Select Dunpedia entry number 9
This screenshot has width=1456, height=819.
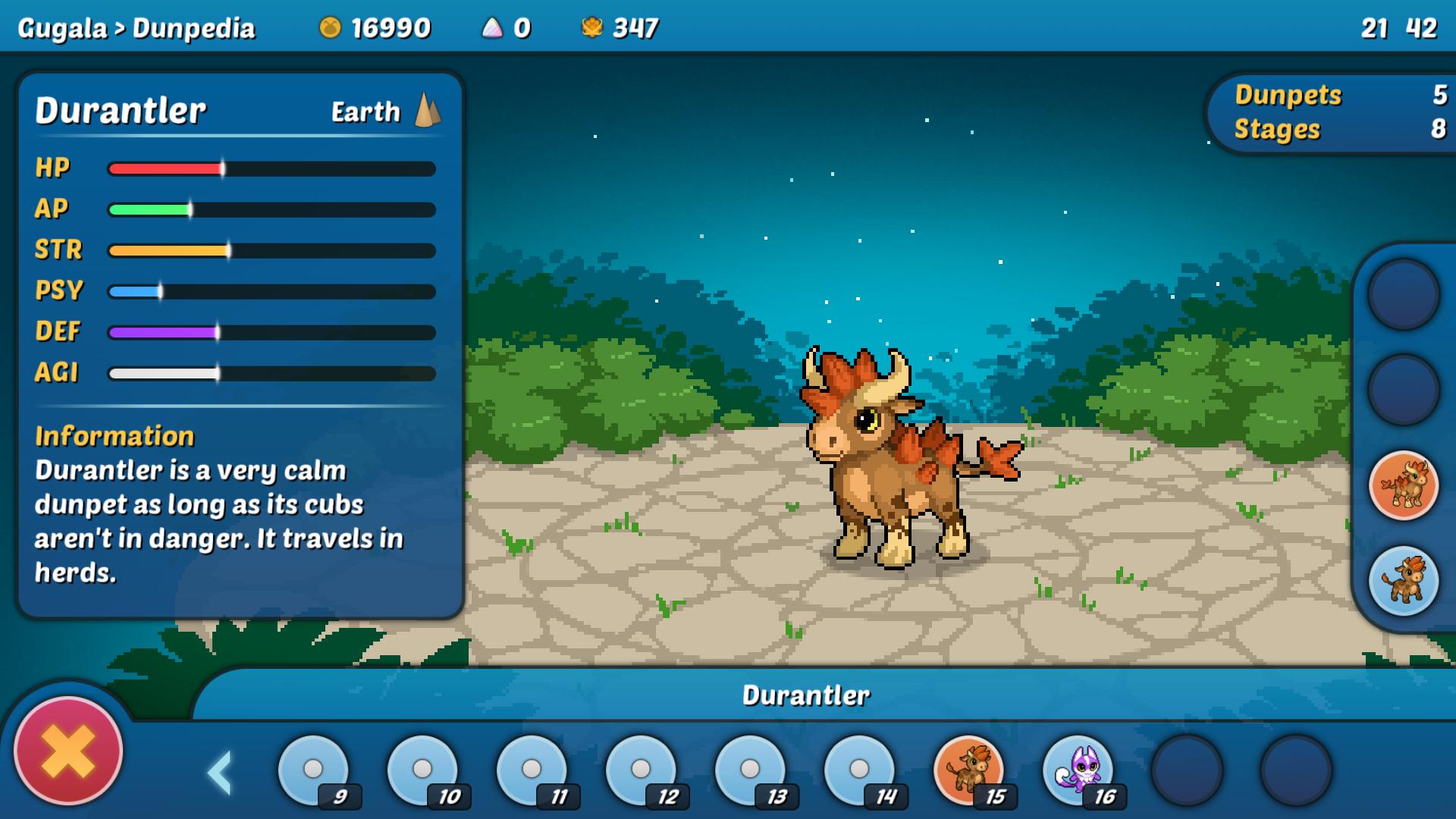[x=313, y=770]
